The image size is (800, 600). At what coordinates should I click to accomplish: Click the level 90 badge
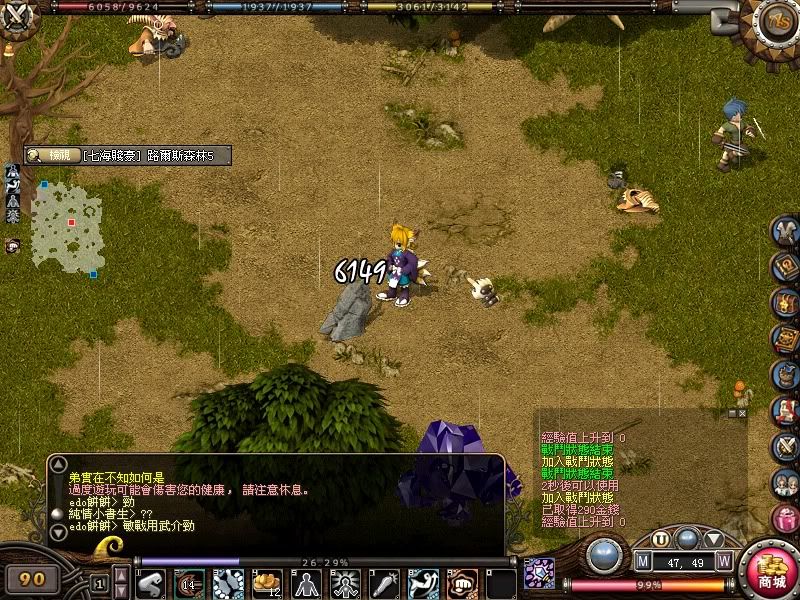click(x=33, y=578)
